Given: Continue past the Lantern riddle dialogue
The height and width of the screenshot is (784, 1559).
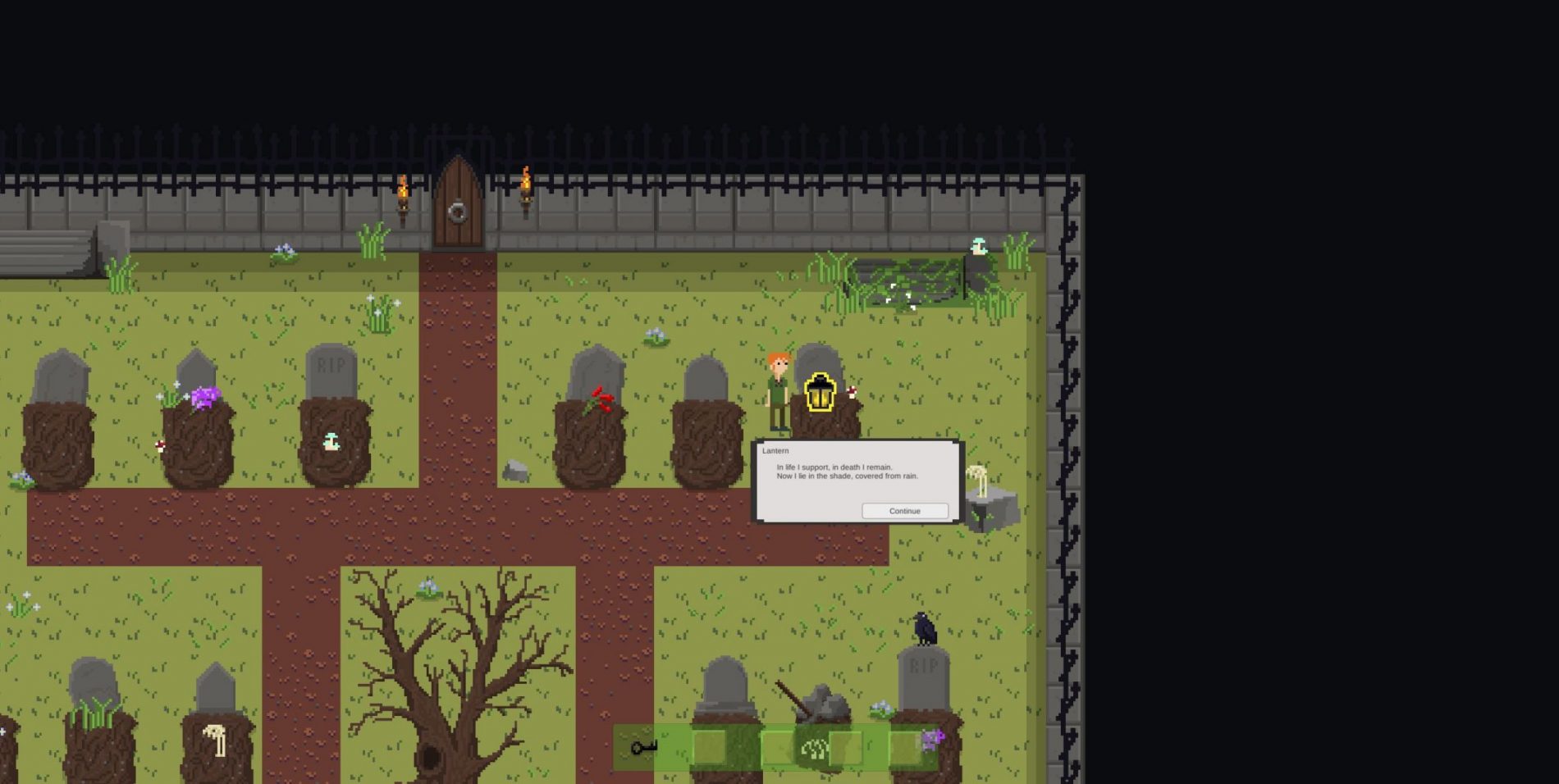Looking at the screenshot, I should click(x=904, y=511).
